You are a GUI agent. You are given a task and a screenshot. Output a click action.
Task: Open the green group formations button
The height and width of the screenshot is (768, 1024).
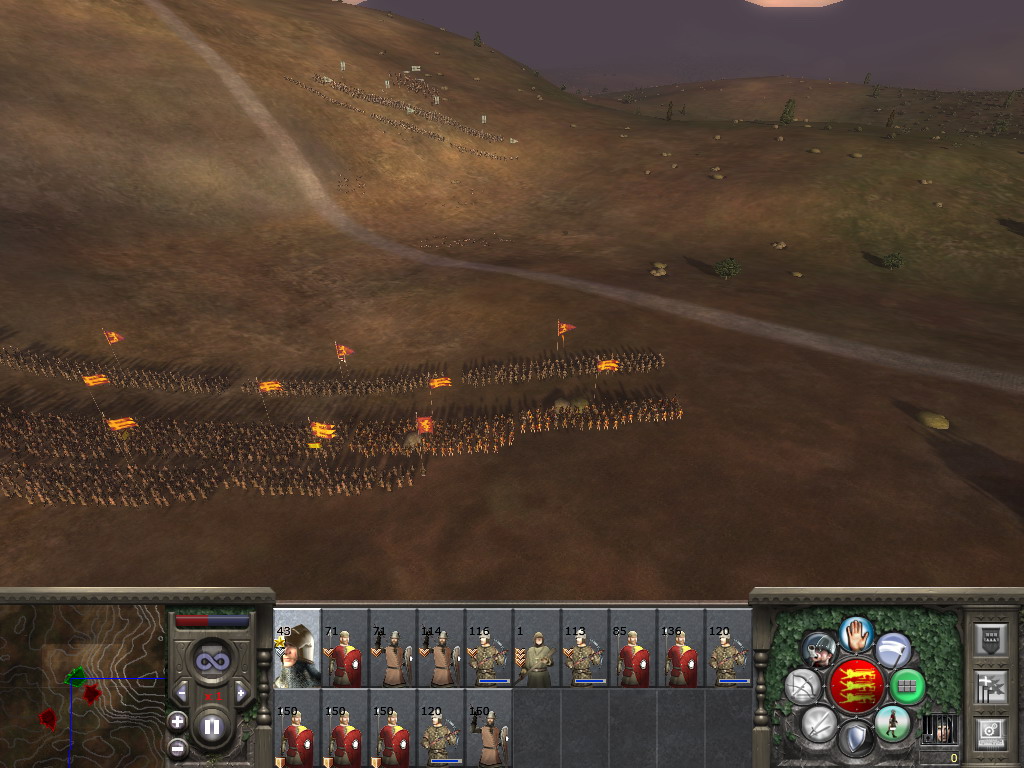(x=907, y=686)
